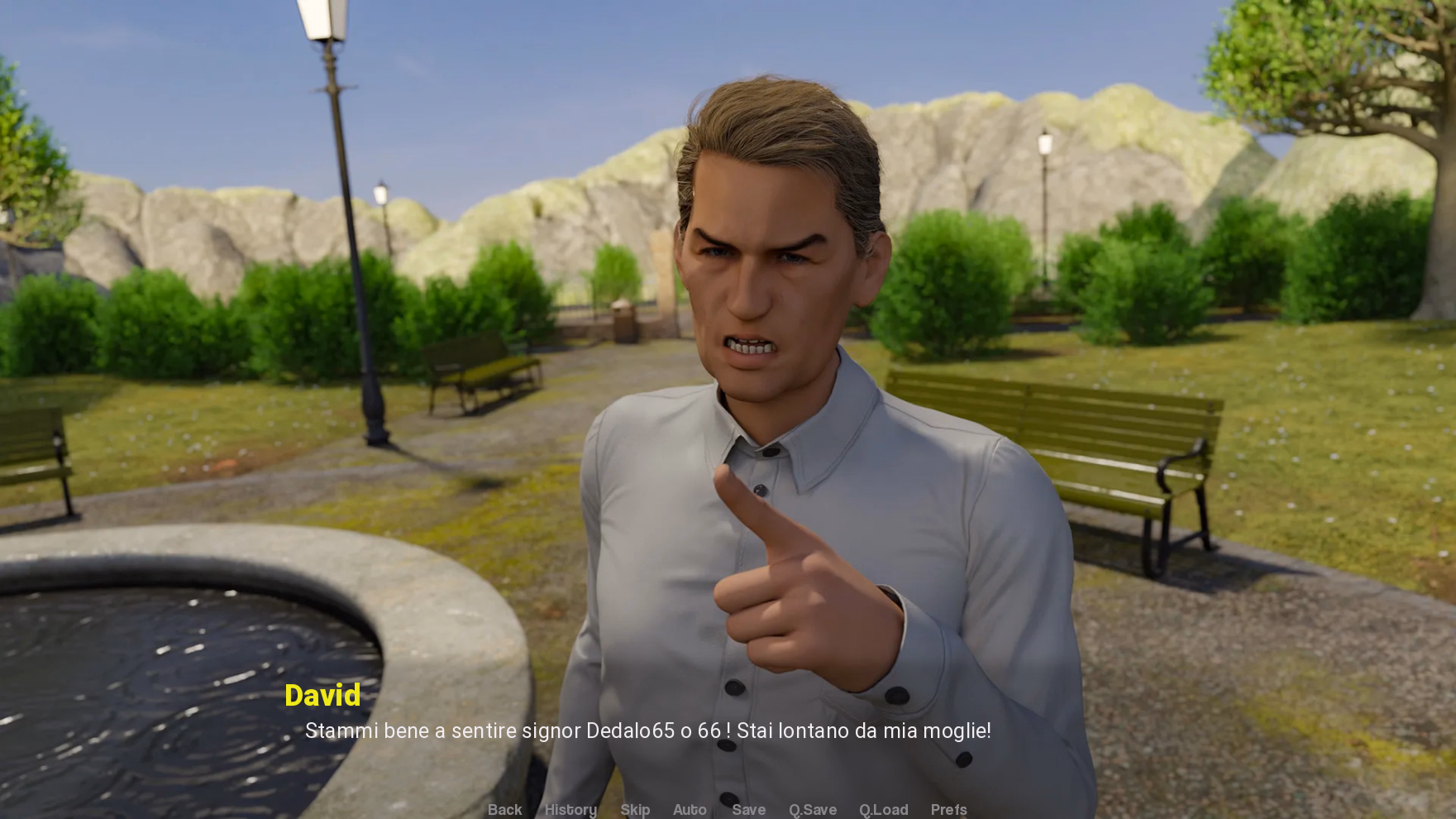Open the Prefs menu
Image resolution: width=1456 pixels, height=819 pixels.
(948, 809)
